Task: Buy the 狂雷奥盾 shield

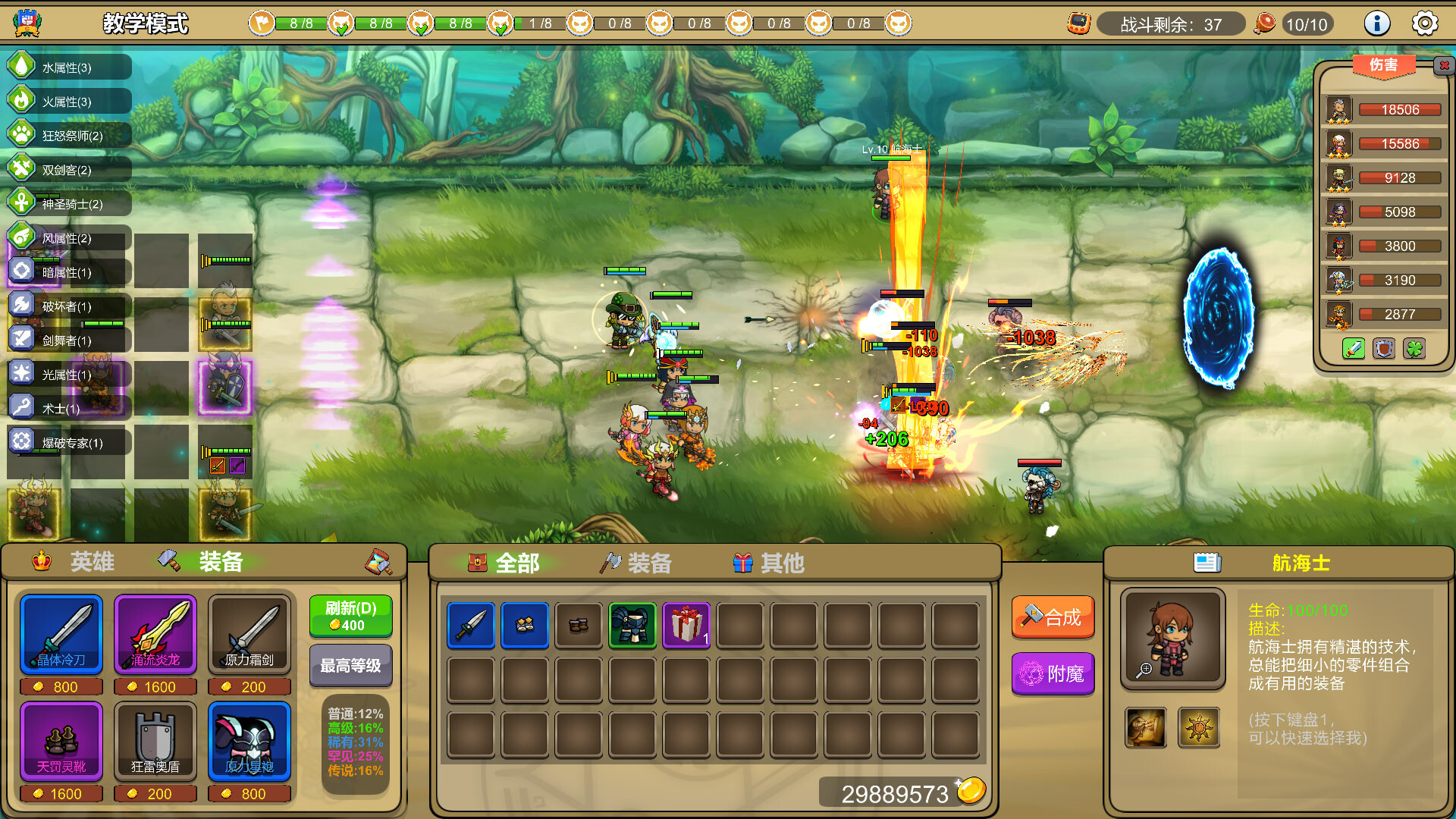Action: click(155, 740)
